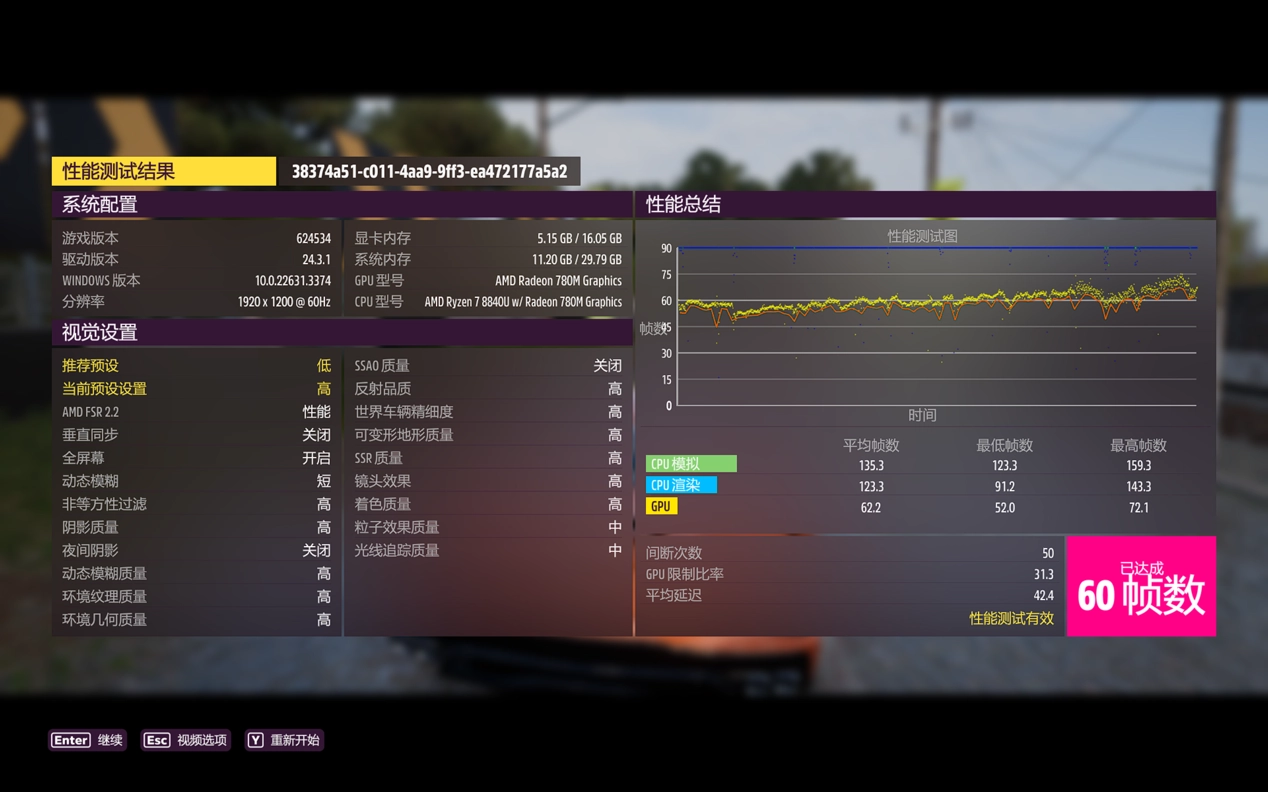Continue past the benchmark results (继续)
The image size is (1268, 792).
pos(88,740)
